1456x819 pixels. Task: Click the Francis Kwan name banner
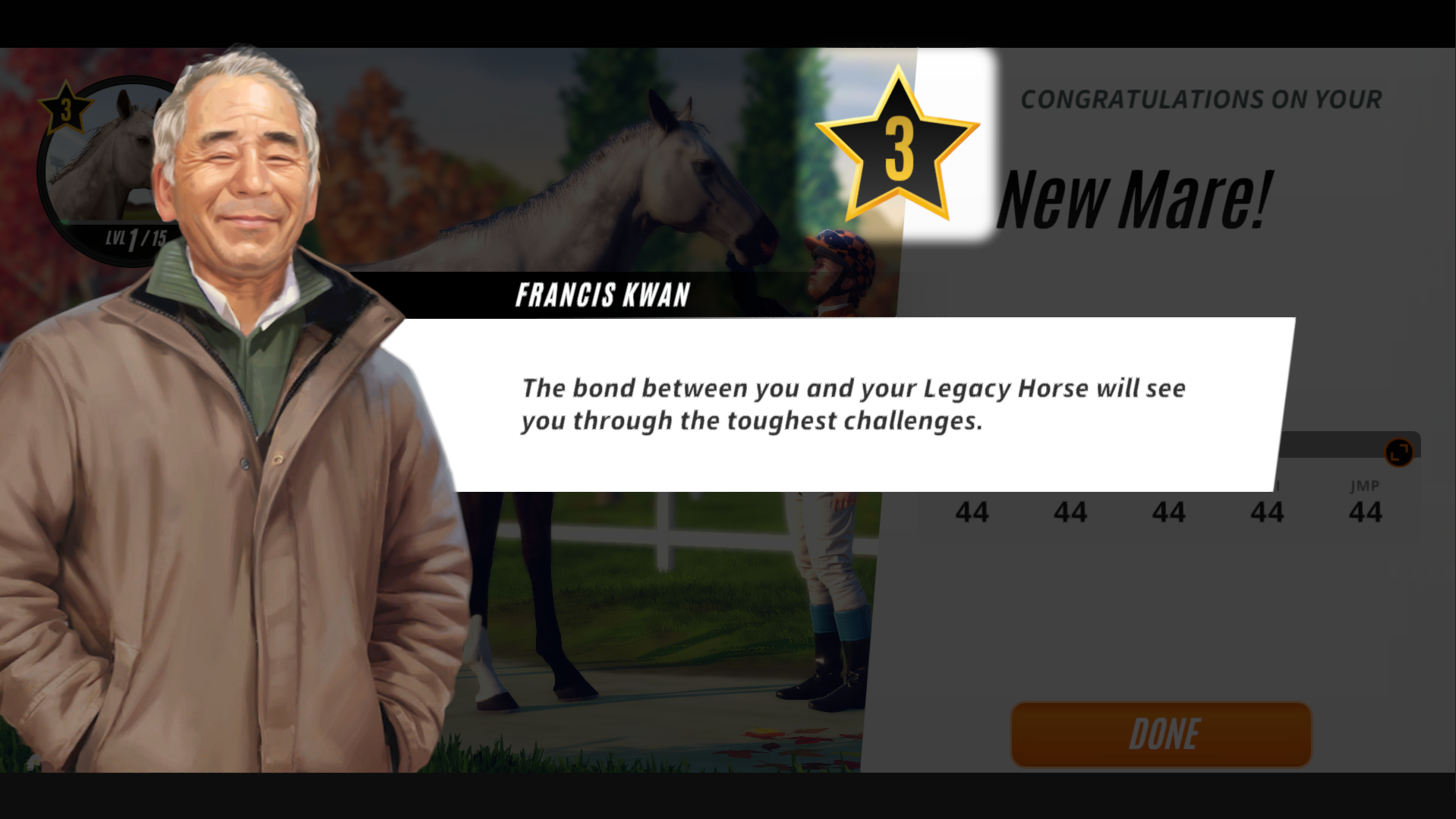[604, 295]
